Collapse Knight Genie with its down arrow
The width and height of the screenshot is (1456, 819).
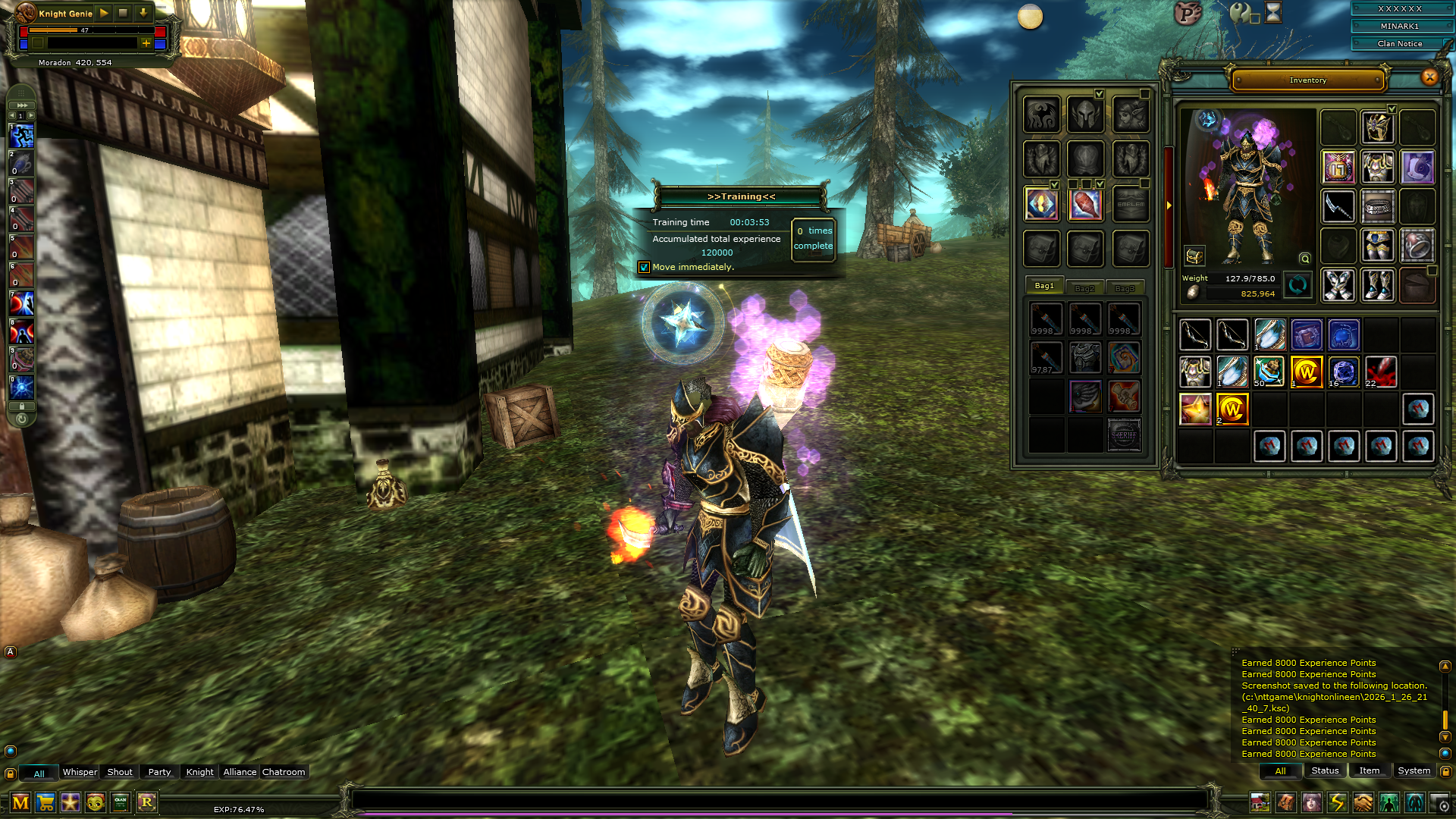[143, 13]
